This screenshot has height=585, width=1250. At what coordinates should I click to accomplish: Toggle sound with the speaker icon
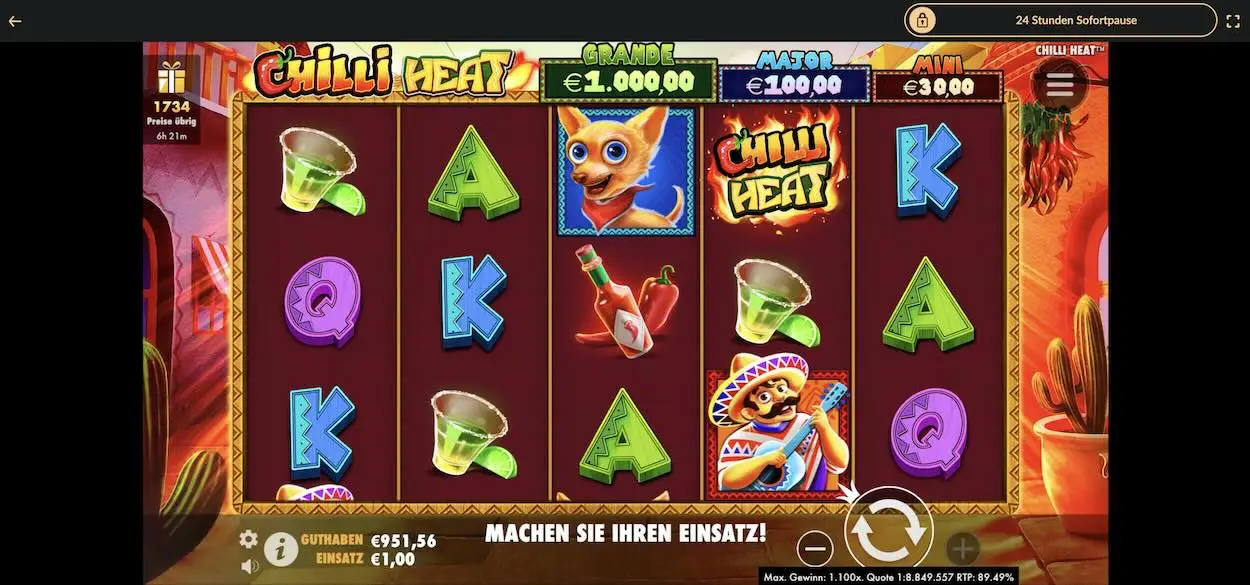tap(249, 566)
